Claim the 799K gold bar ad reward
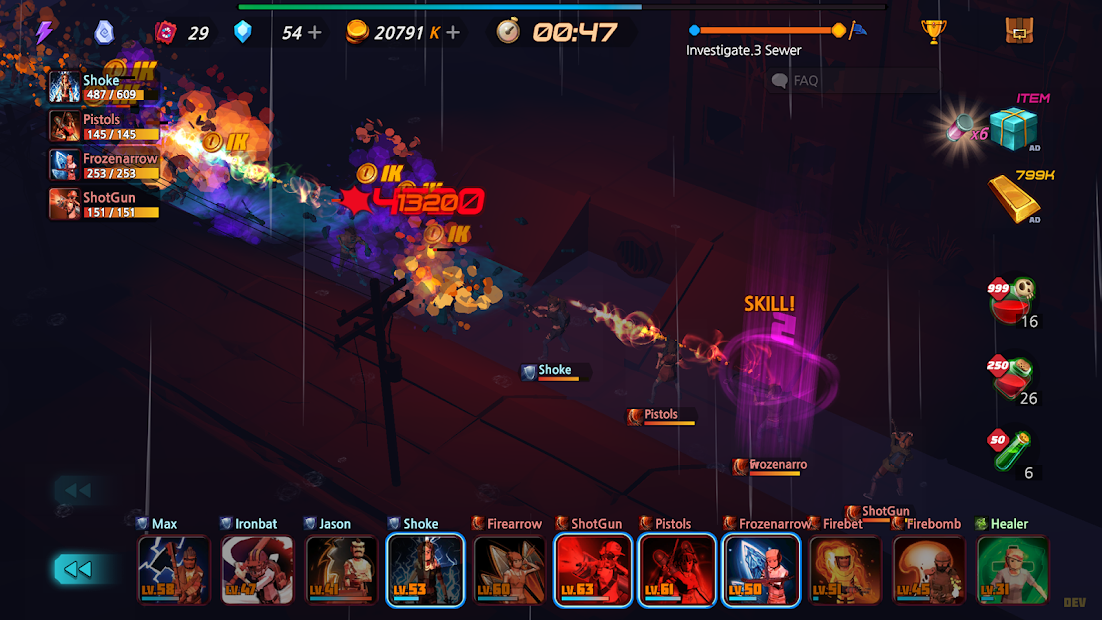Screen dimensions: 1102x620 [x=1014, y=199]
